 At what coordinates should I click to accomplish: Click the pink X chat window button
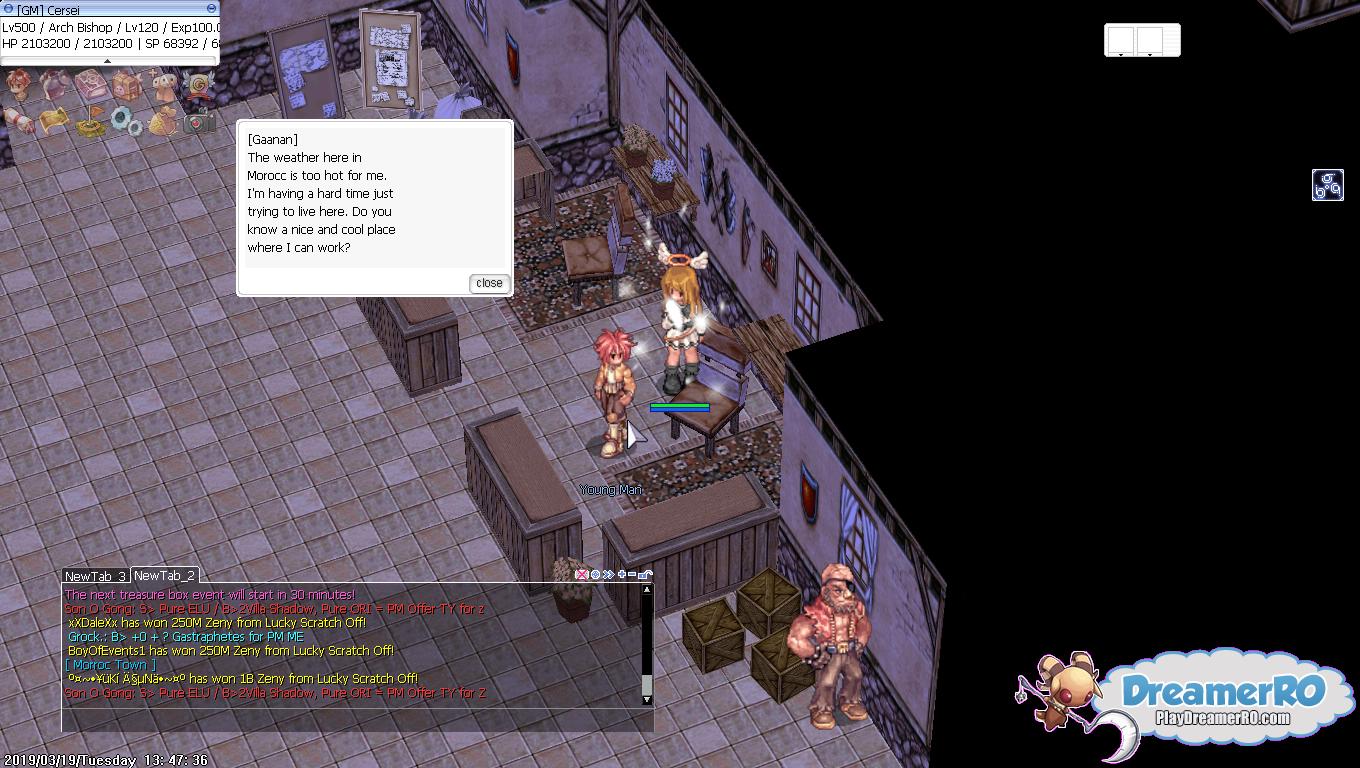tap(581, 575)
